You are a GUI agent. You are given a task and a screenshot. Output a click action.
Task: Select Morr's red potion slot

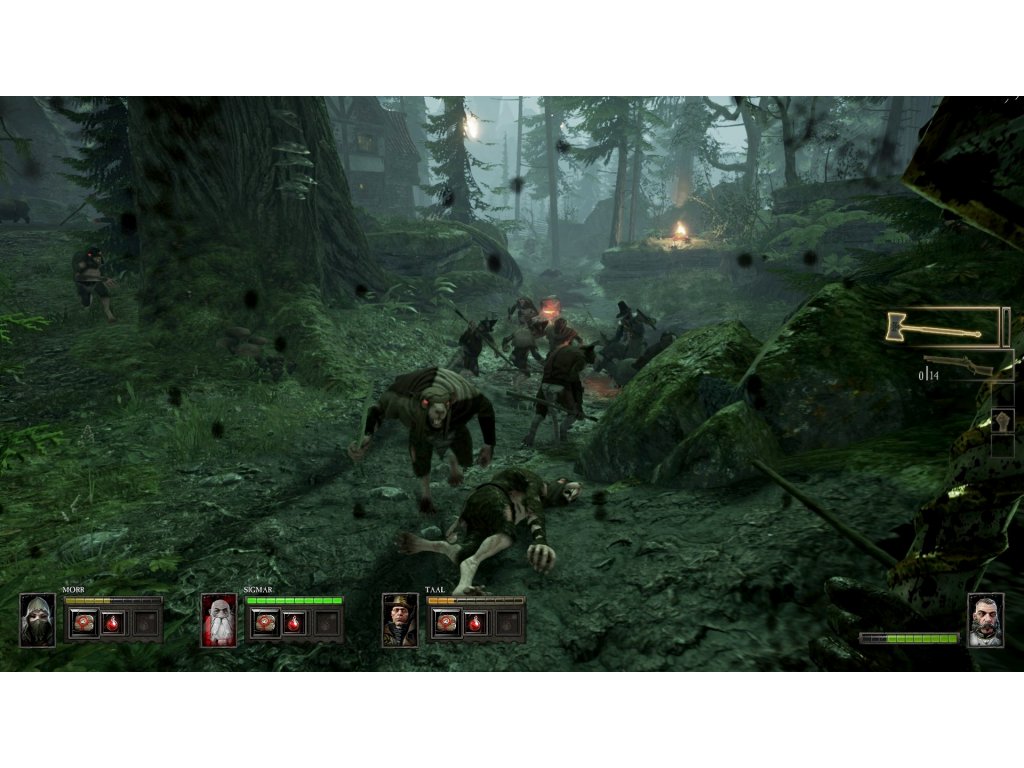(114, 623)
